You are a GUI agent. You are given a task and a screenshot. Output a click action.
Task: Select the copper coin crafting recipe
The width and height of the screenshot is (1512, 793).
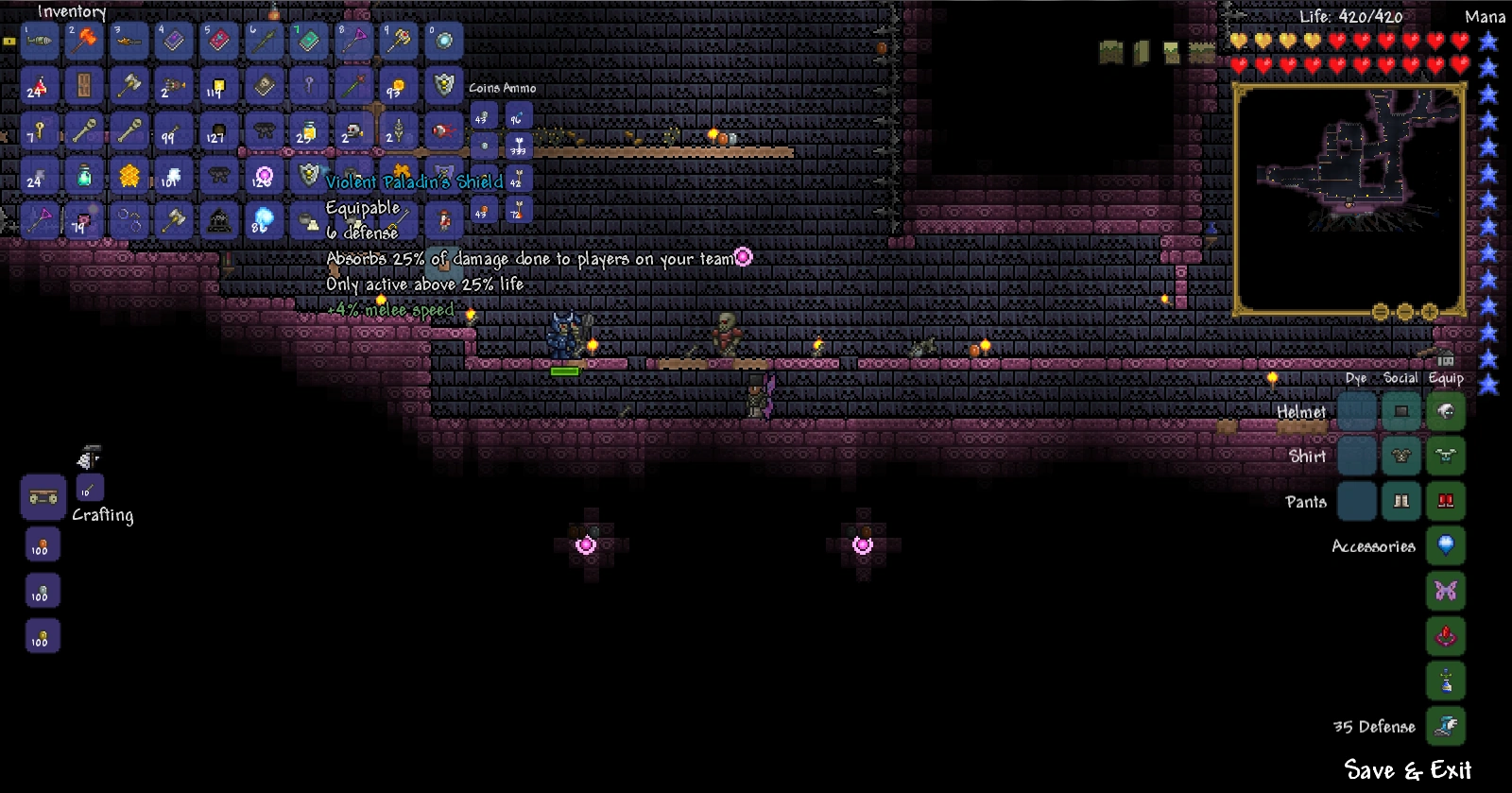pos(42,545)
